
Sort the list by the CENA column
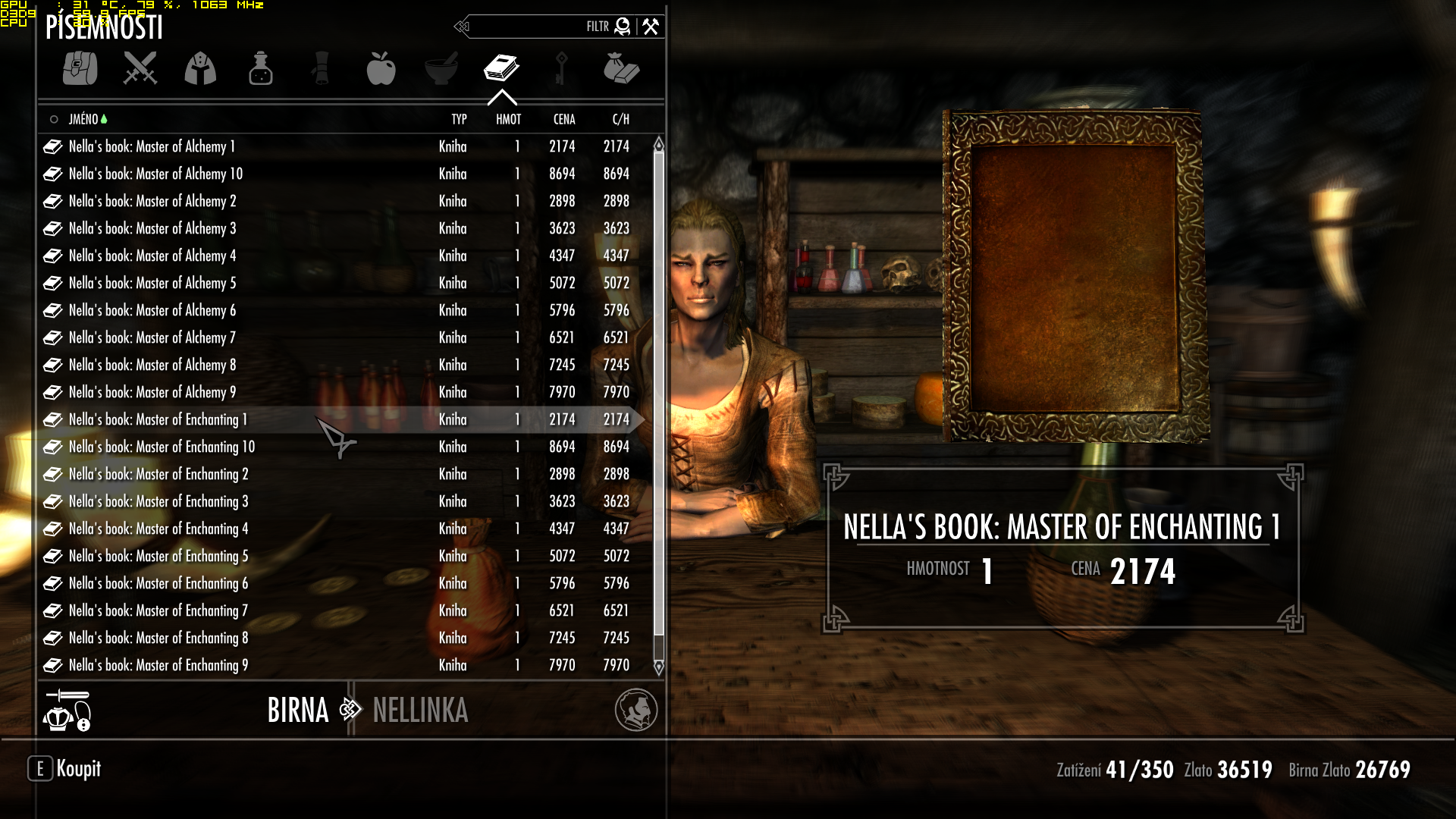564,119
